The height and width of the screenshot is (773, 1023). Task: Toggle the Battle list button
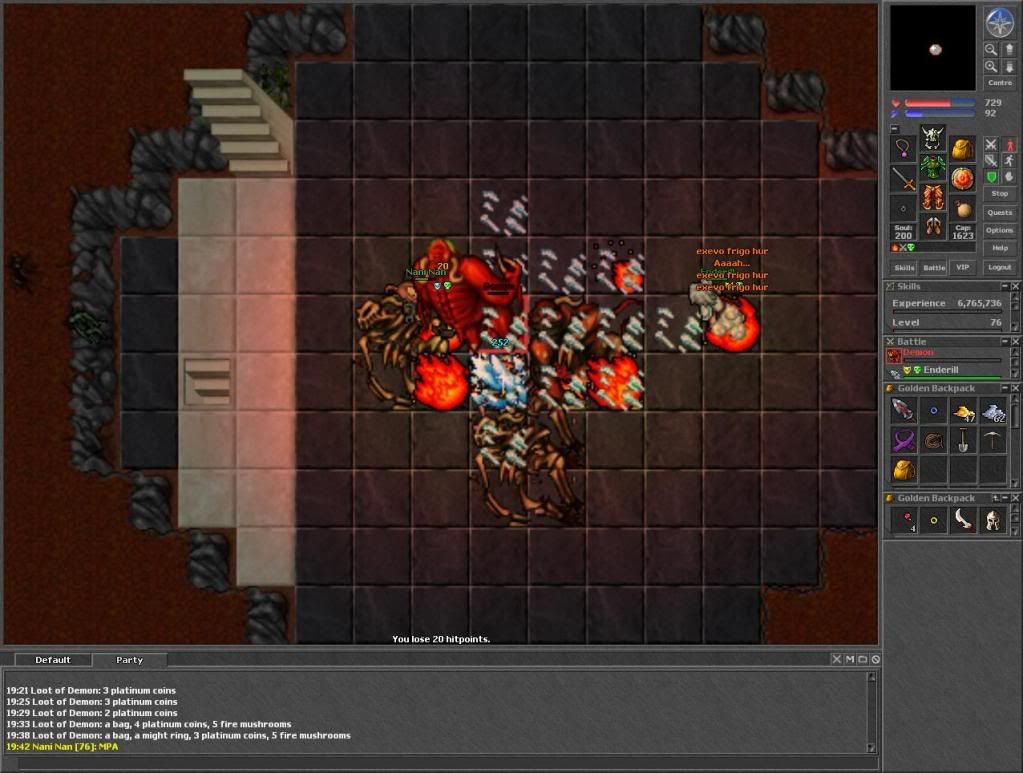pyautogui.click(x=933, y=267)
